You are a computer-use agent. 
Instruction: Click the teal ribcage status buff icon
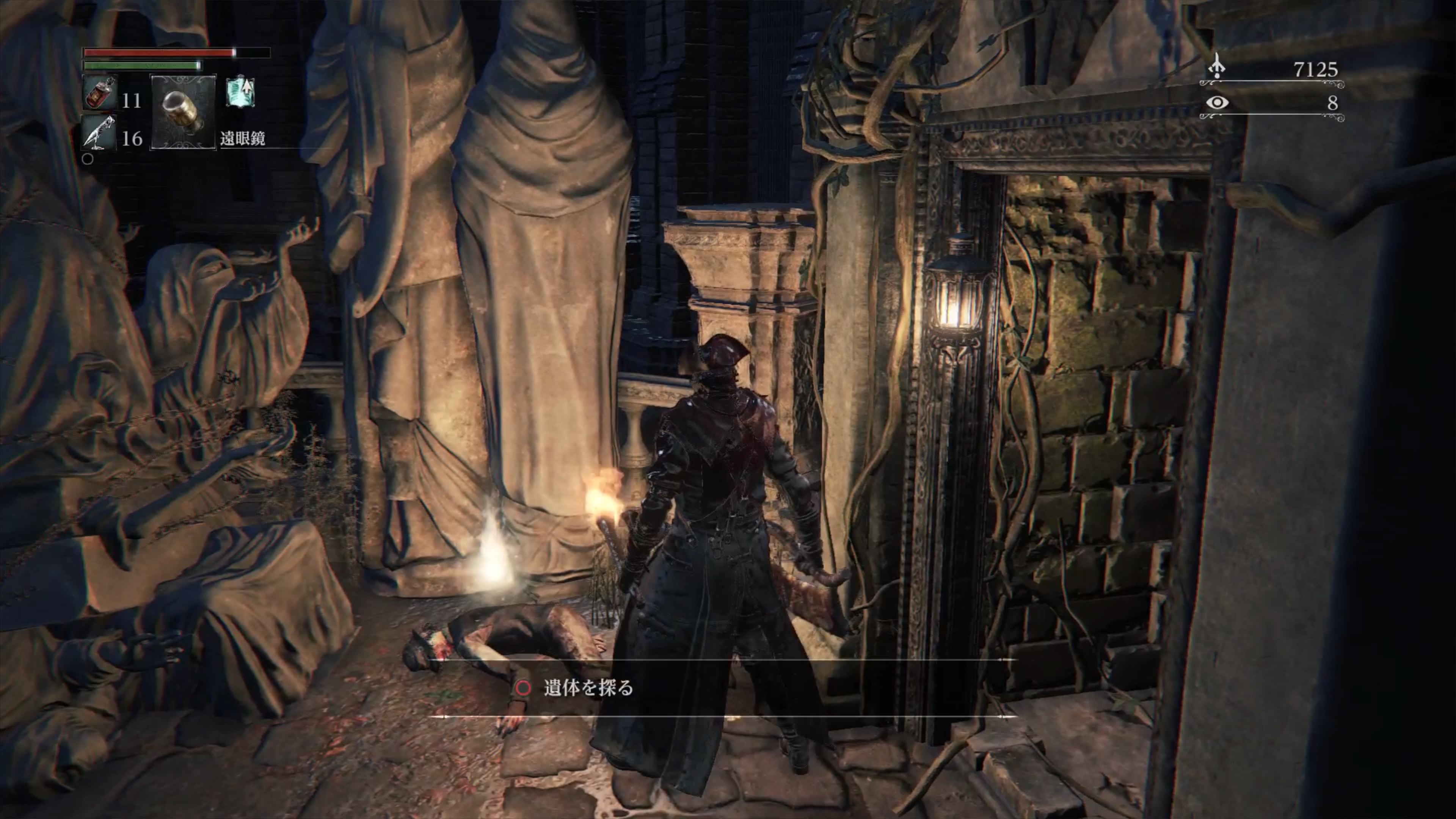(x=240, y=92)
